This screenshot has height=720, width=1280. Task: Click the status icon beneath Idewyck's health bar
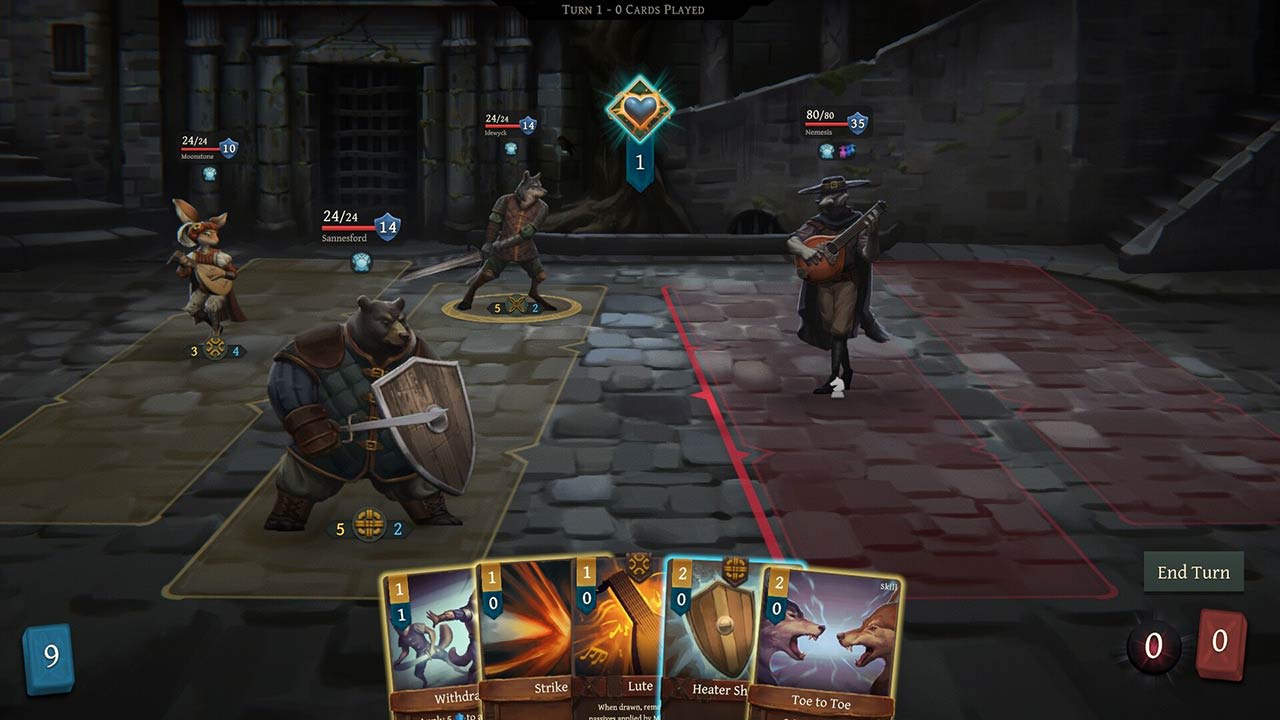(510, 146)
